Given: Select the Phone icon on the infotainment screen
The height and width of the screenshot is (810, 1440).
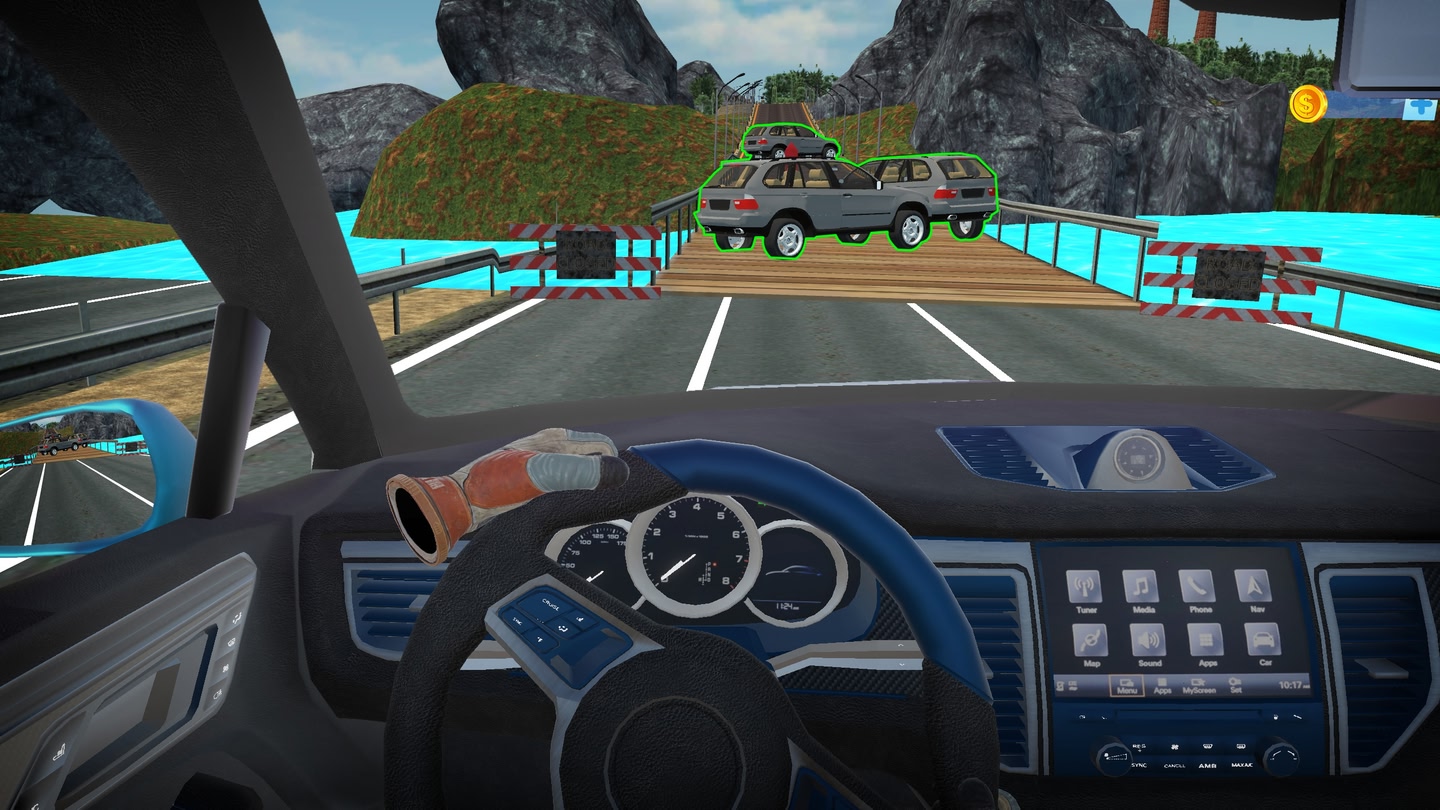Looking at the screenshot, I should point(1197,585).
